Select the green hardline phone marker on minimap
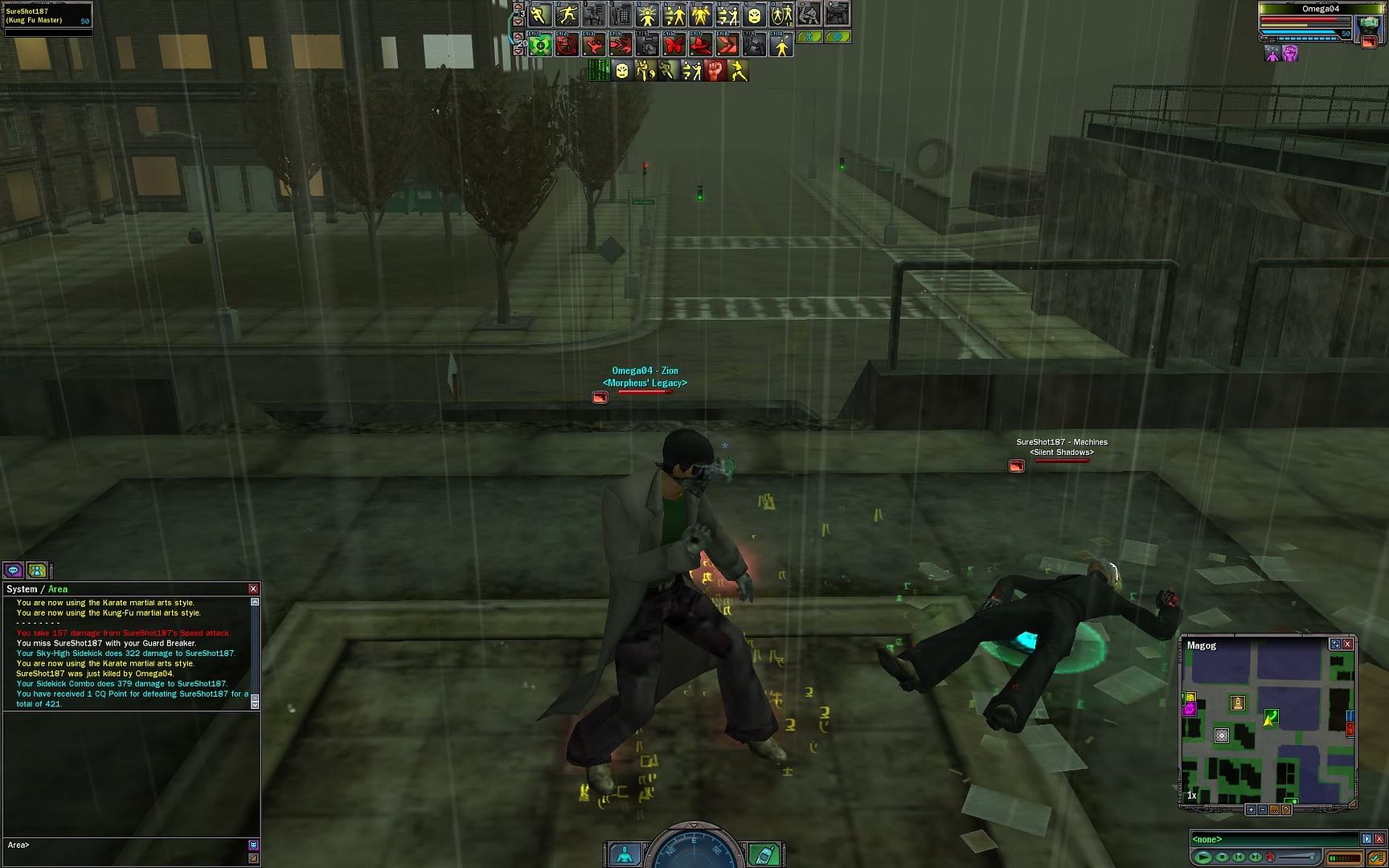 click(x=1271, y=716)
